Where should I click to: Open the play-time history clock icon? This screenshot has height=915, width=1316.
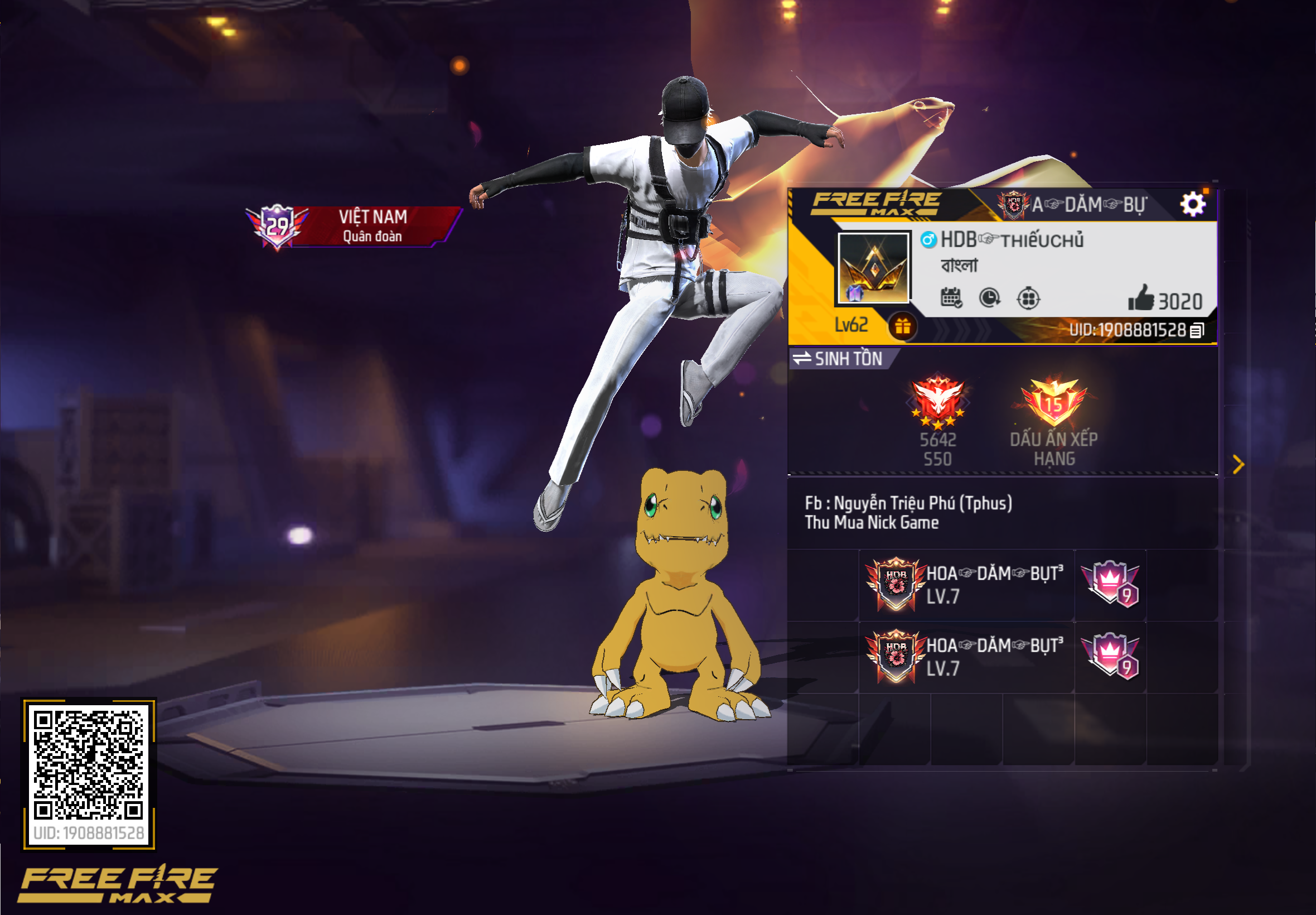coord(989,298)
